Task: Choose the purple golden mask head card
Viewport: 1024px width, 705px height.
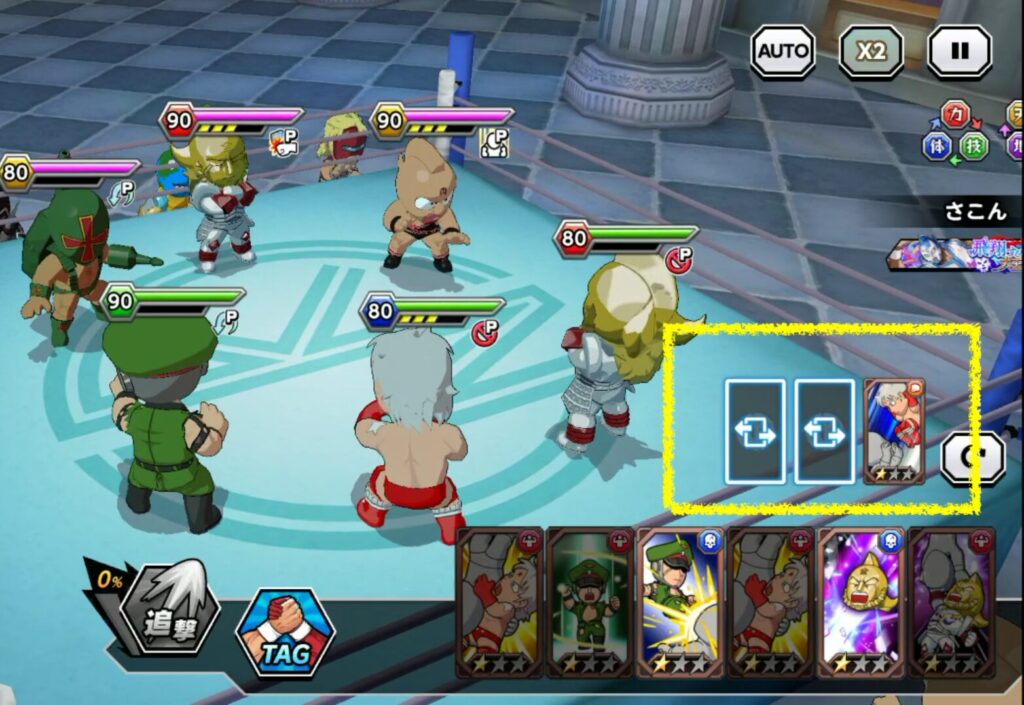Action: (x=860, y=602)
